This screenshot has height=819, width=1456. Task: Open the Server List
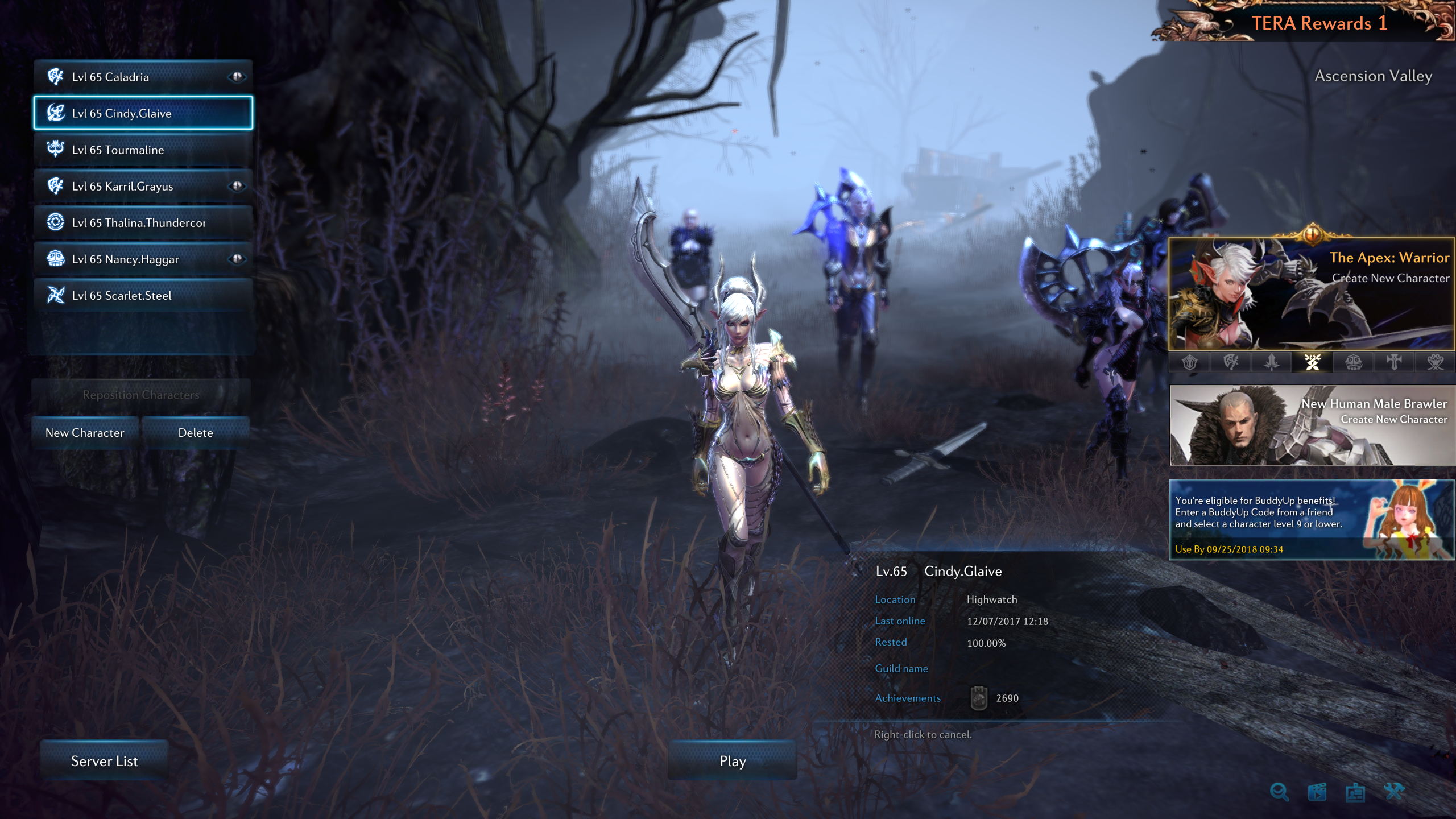pyautogui.click(x=104, y=761)
